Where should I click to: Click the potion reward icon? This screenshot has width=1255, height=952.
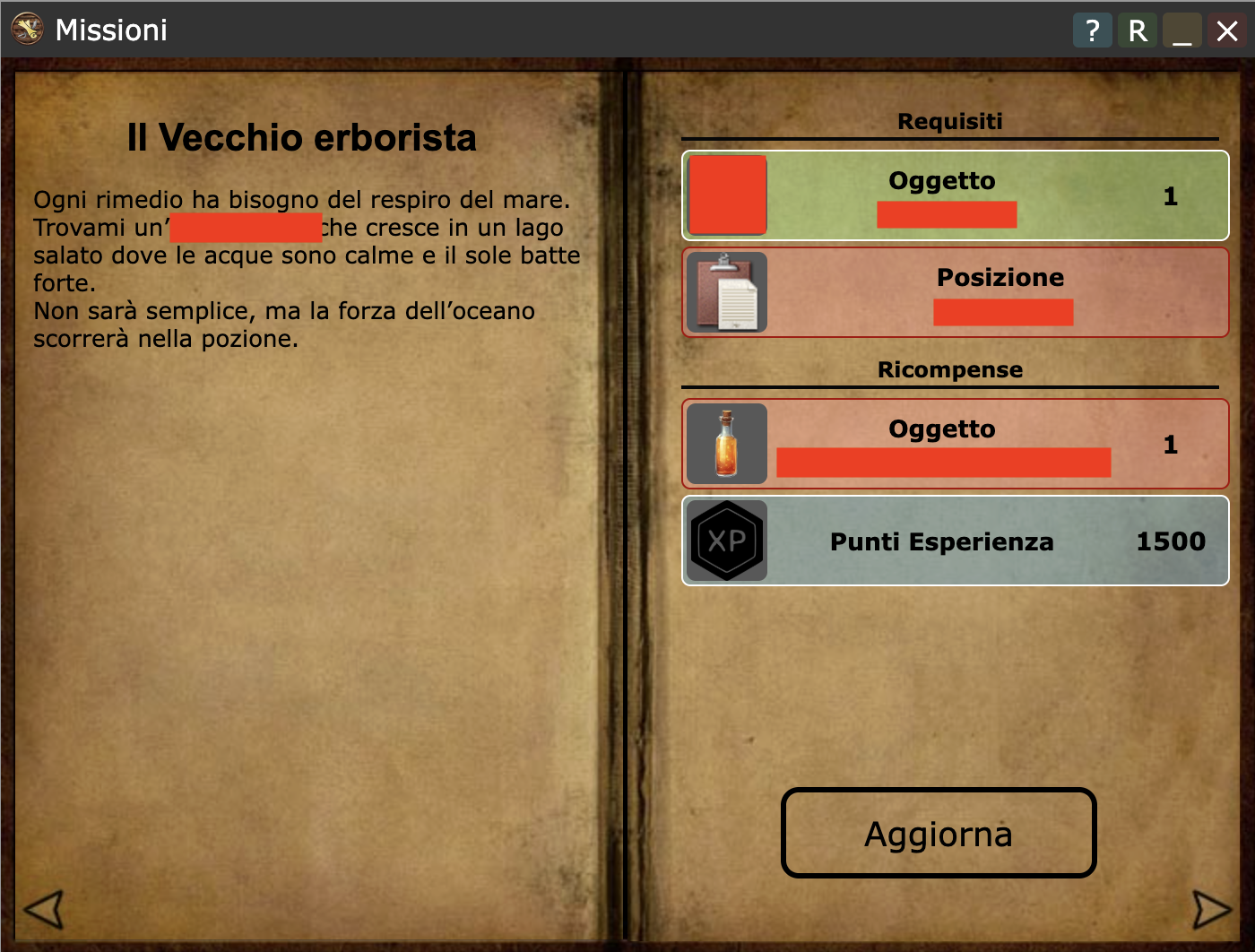click(726, 444)
